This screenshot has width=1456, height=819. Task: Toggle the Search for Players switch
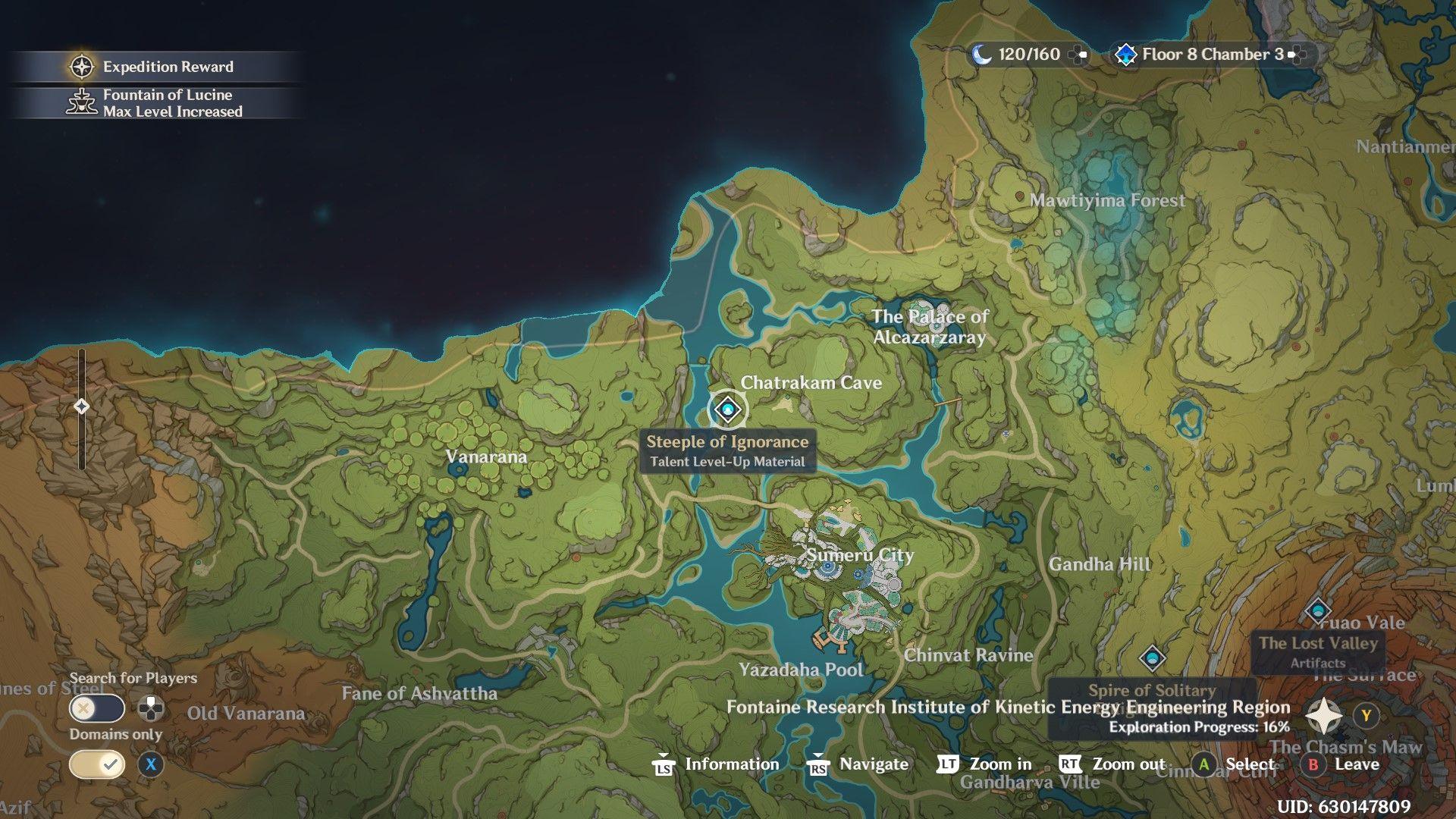pos(97,709)
